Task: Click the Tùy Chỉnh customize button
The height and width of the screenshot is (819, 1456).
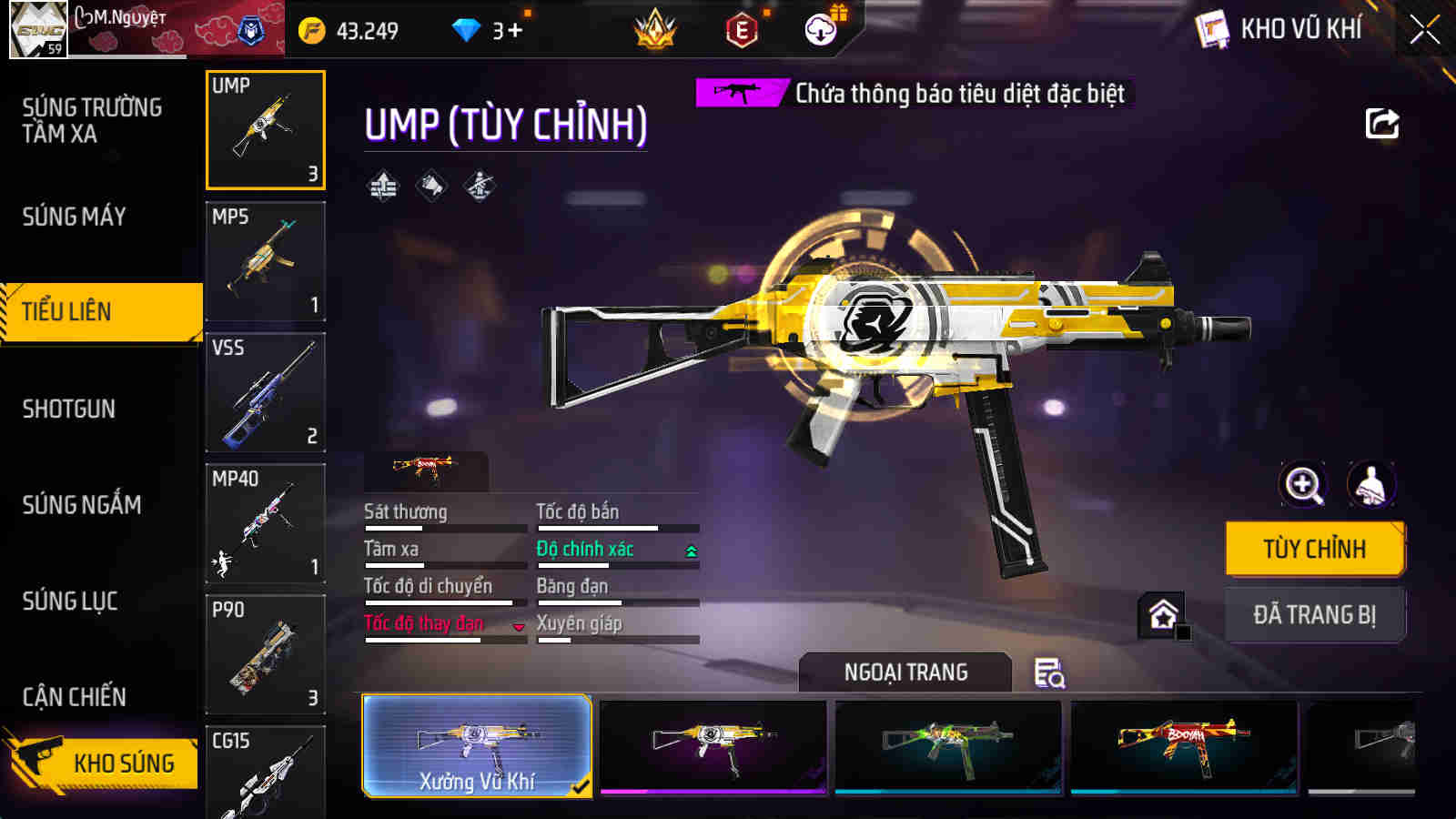Action: tap(1314, 549)
